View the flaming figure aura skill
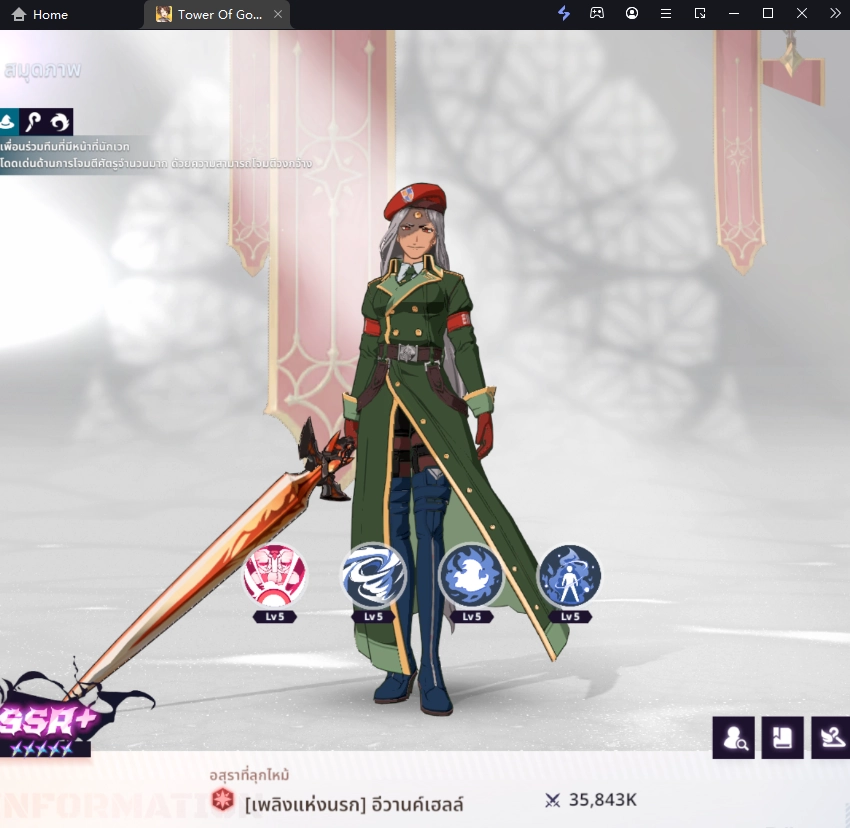Image resolution: width=850 pixels, height=828 pixels. (x=569, y=575)
